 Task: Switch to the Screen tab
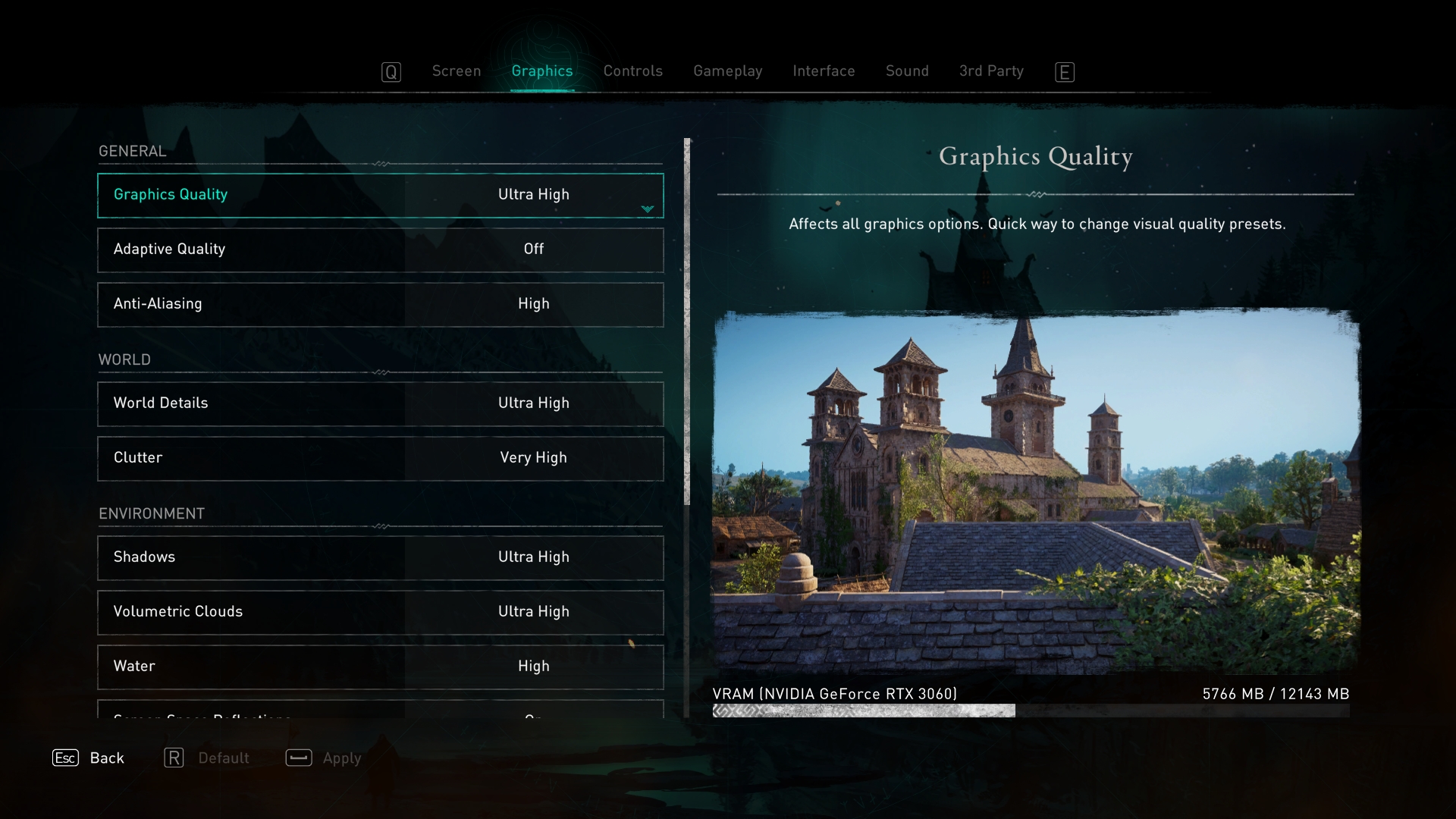pyautogui.click(x=456, y=71)
